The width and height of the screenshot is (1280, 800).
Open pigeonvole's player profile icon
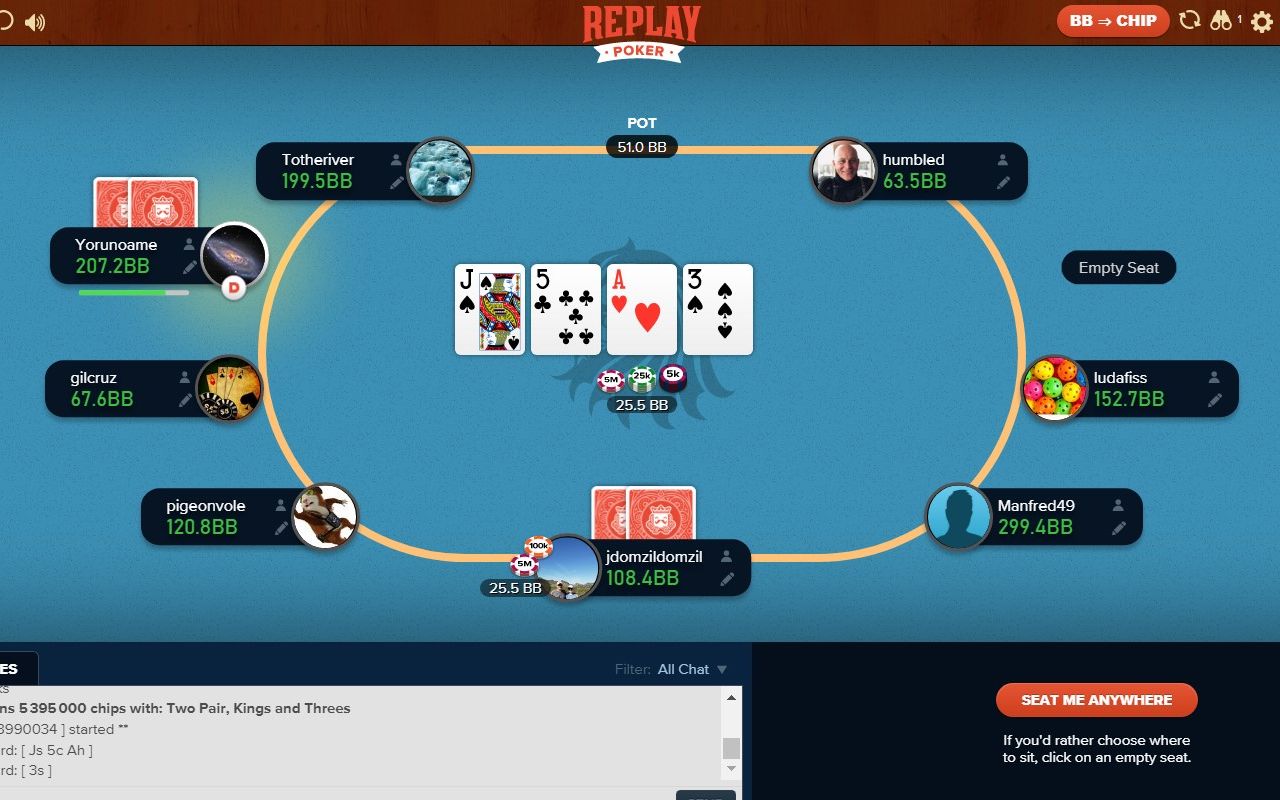point(282,506)
